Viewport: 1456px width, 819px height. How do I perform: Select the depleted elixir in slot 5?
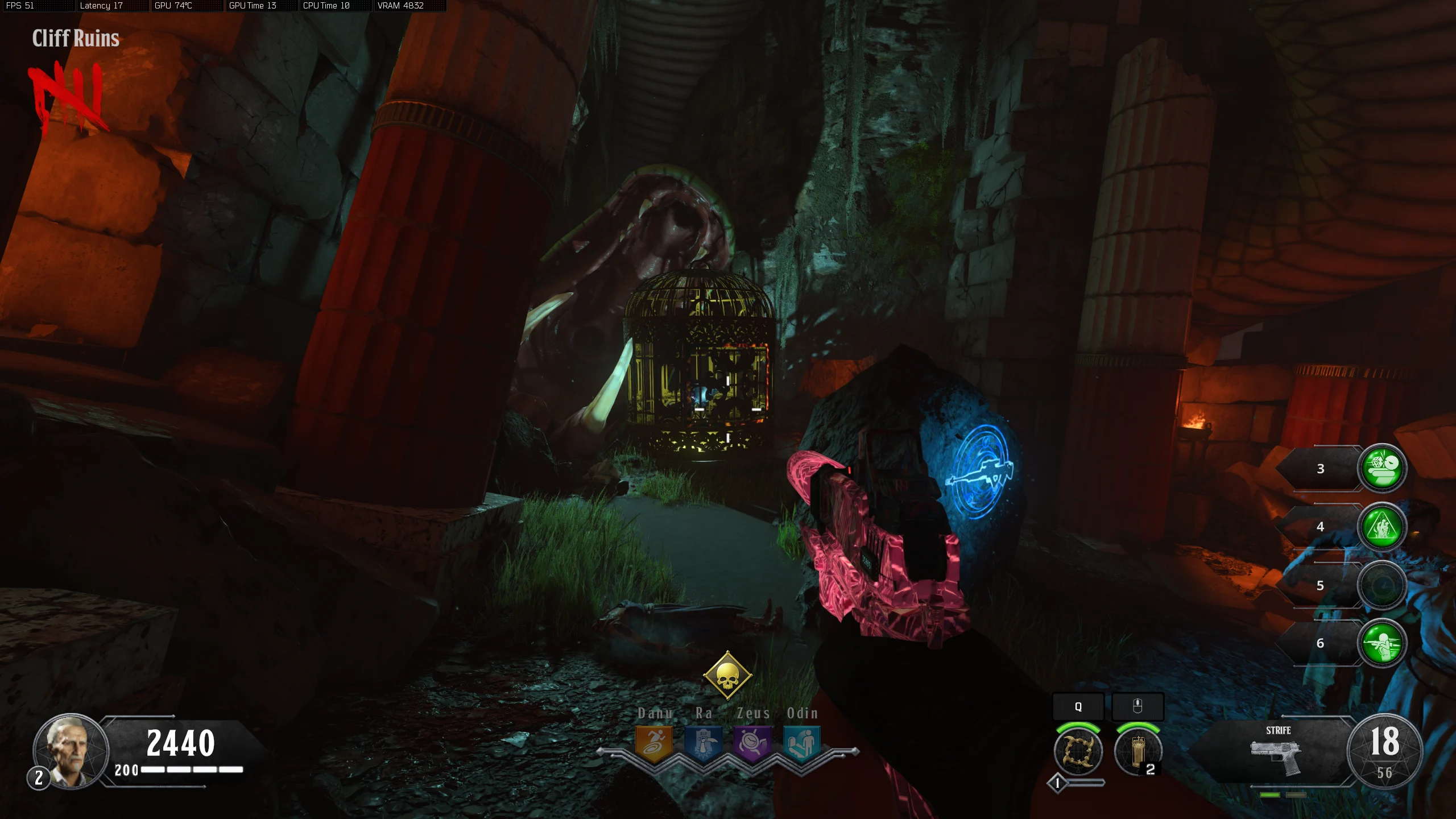[1382, 586]
